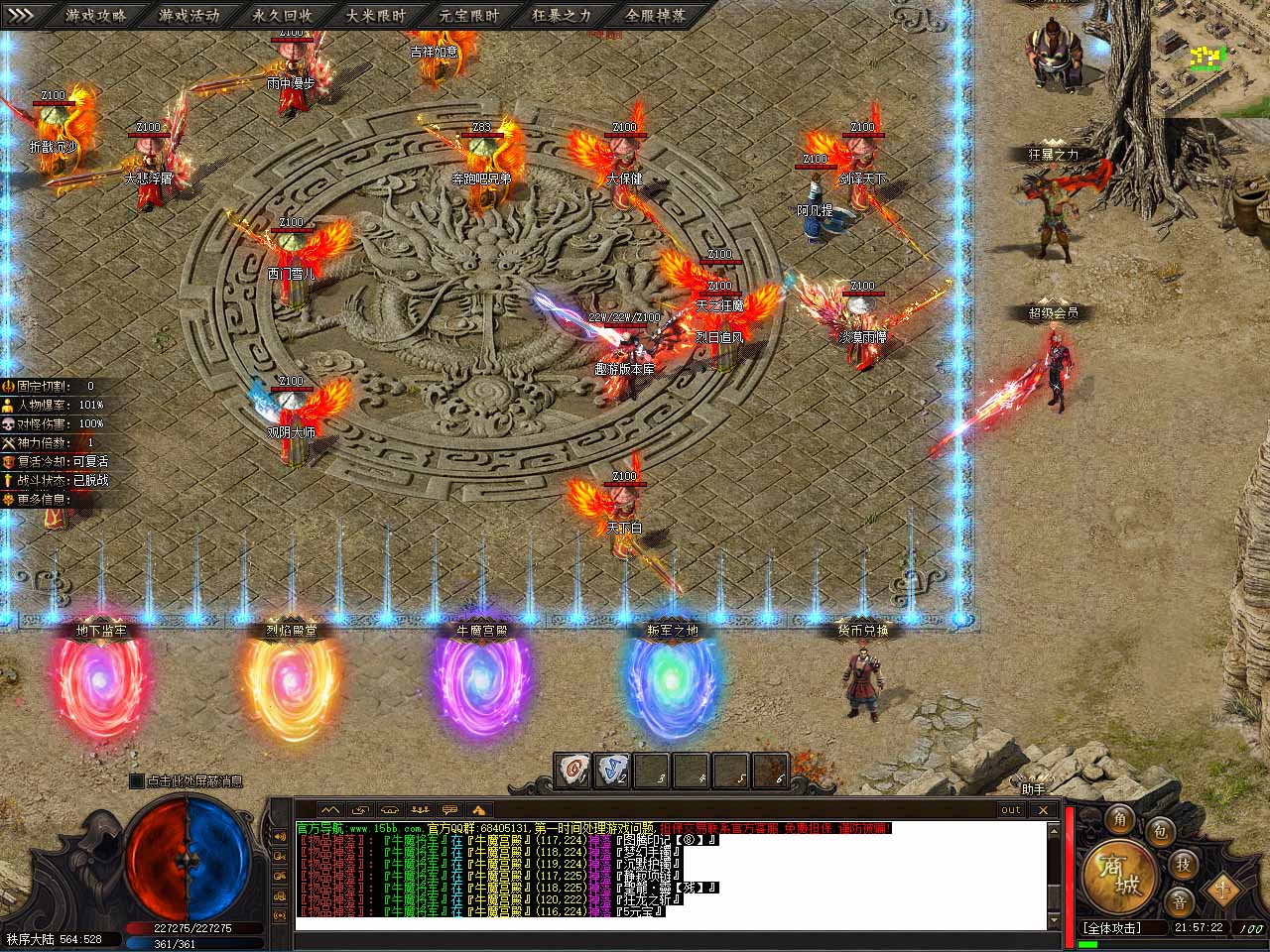Open the 元宝限时 menu
The width and height of the screenshot is (1270, 952).
click(469, 16)
